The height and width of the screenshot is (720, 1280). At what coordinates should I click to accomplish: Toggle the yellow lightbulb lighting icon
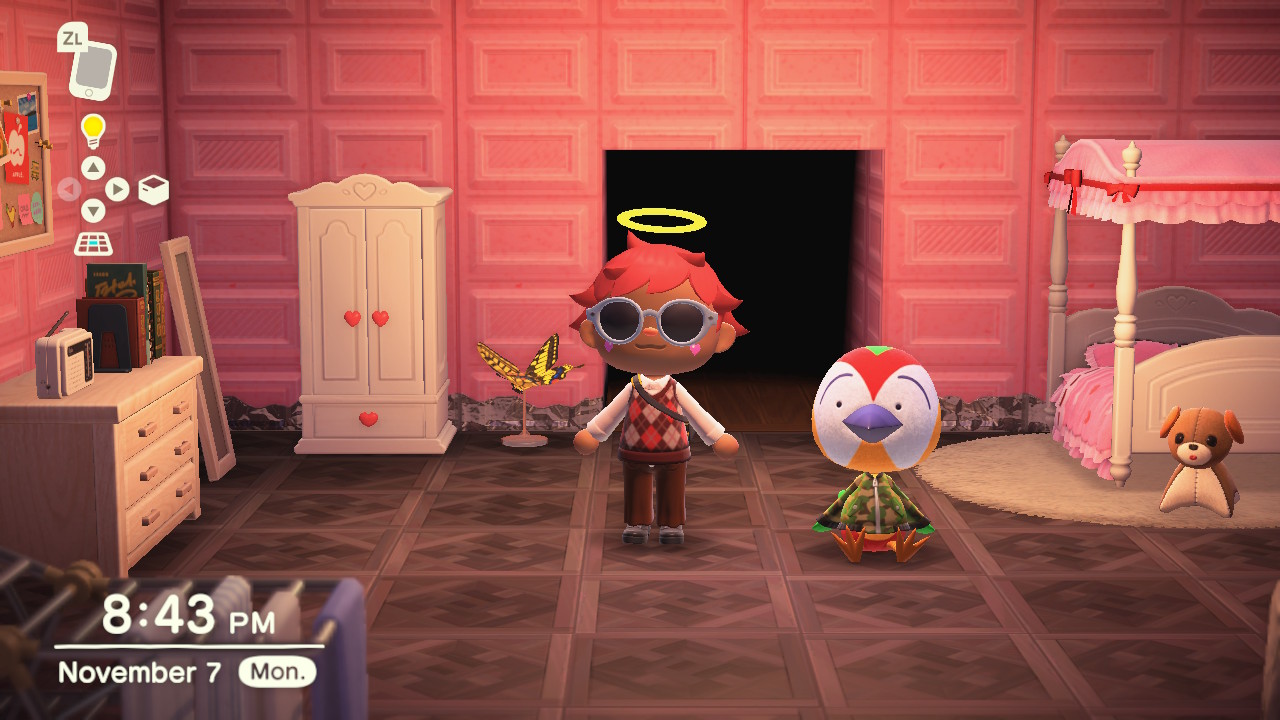click(93, 130)
